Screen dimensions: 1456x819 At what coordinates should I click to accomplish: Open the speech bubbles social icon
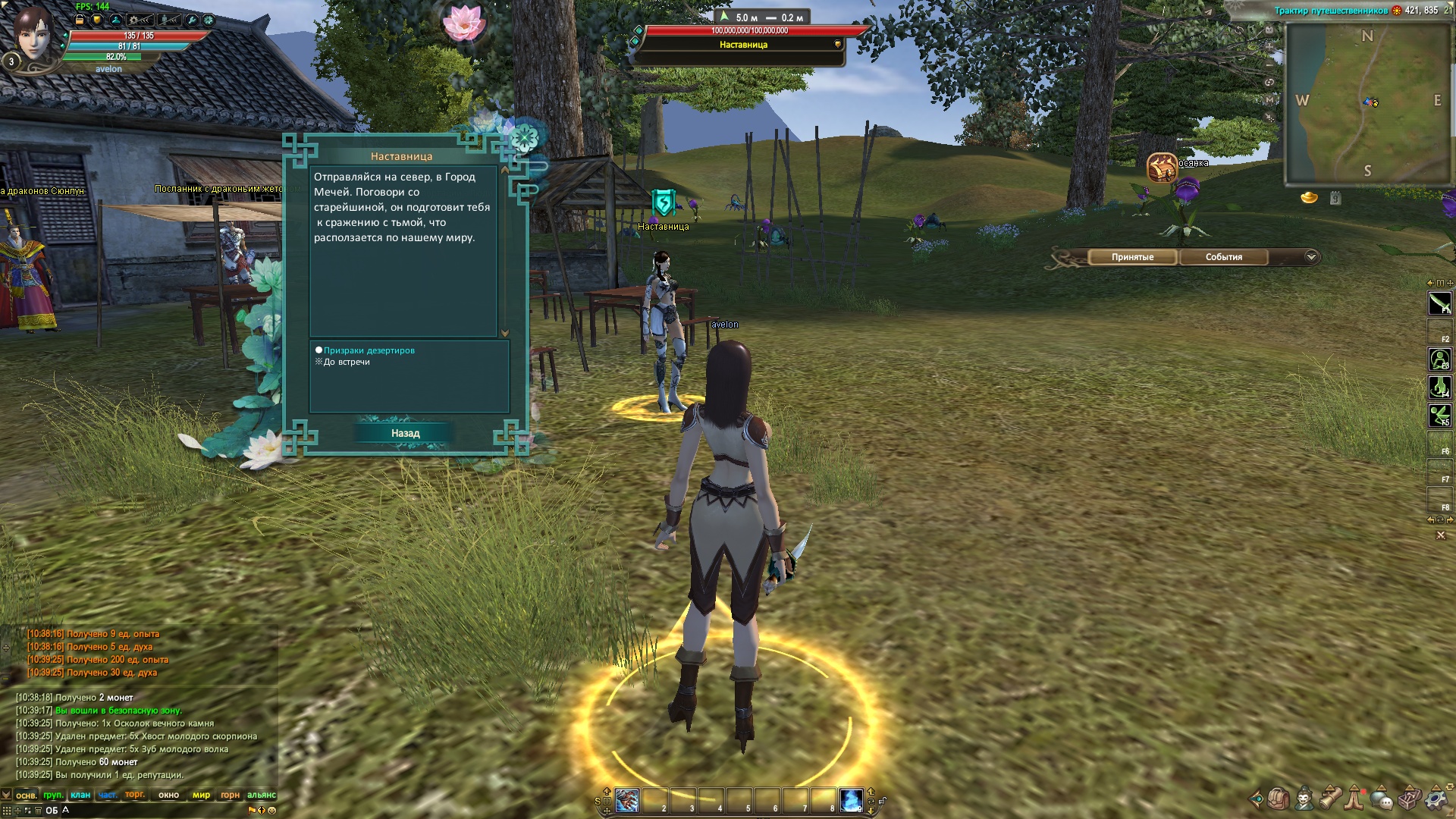(1382, 799)
